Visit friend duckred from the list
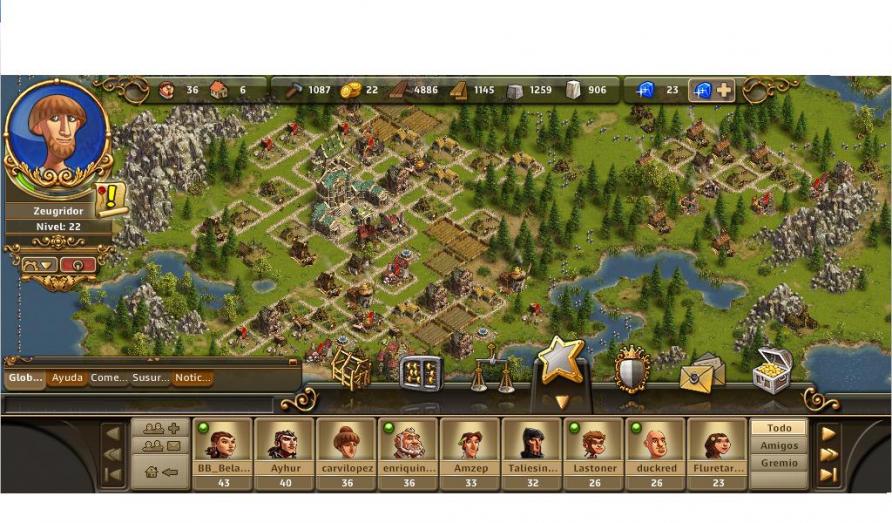This screenshot has height=523, width=892. [x=655, y=440]
